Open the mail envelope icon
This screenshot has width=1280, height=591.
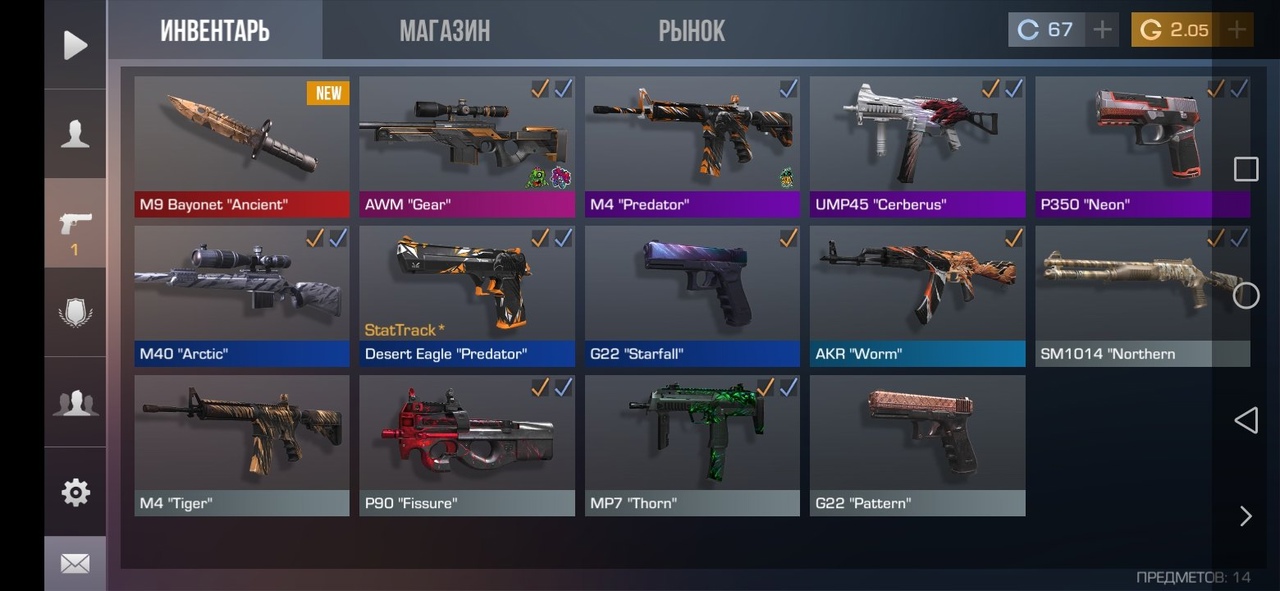coord(75,564)
